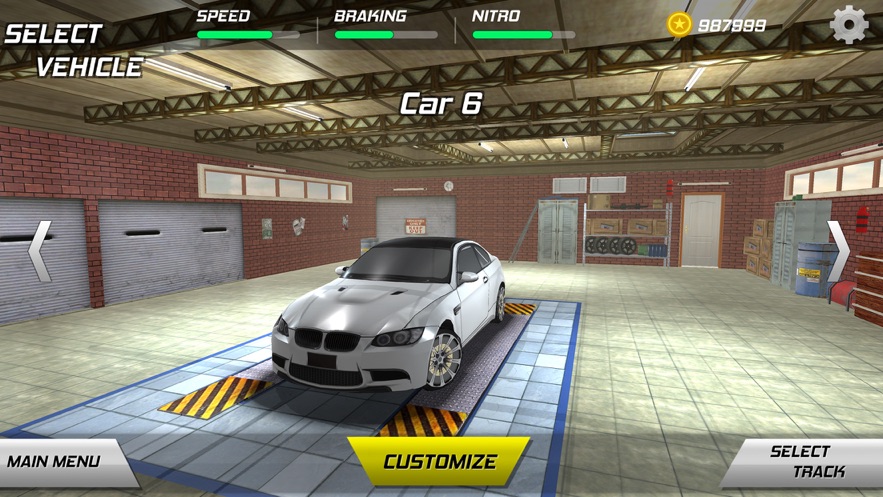
Task: Go back to Main Menu
Action: tap(57, 462)
